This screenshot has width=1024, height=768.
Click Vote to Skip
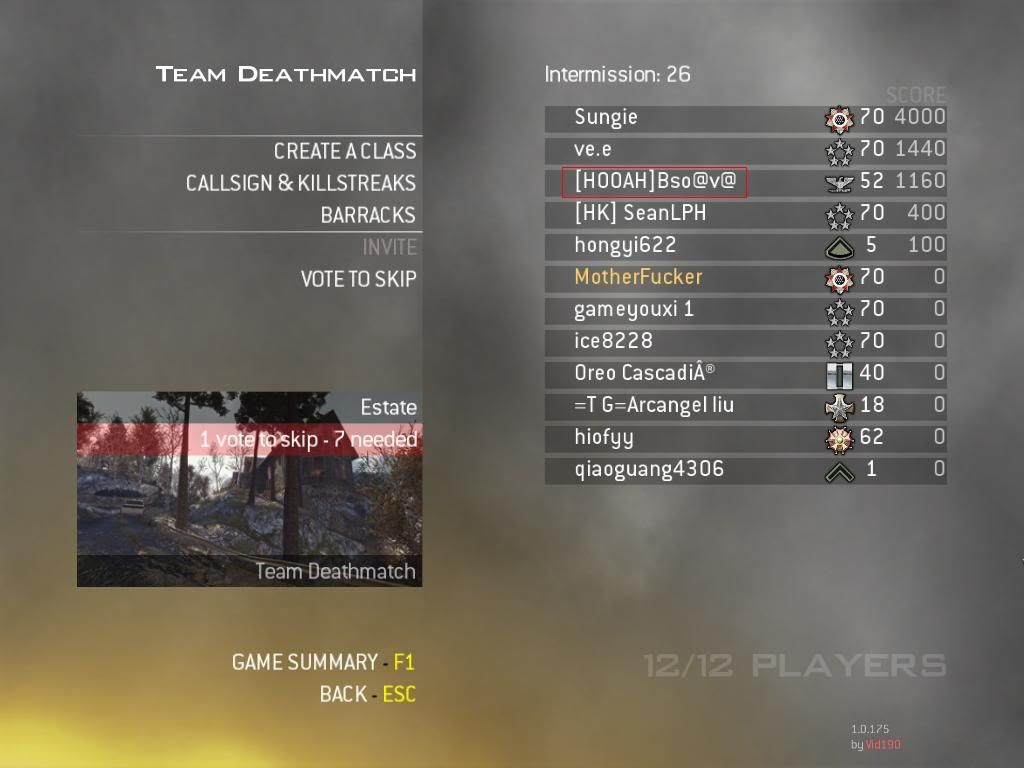pyautogui.click(x=358, y=279)
